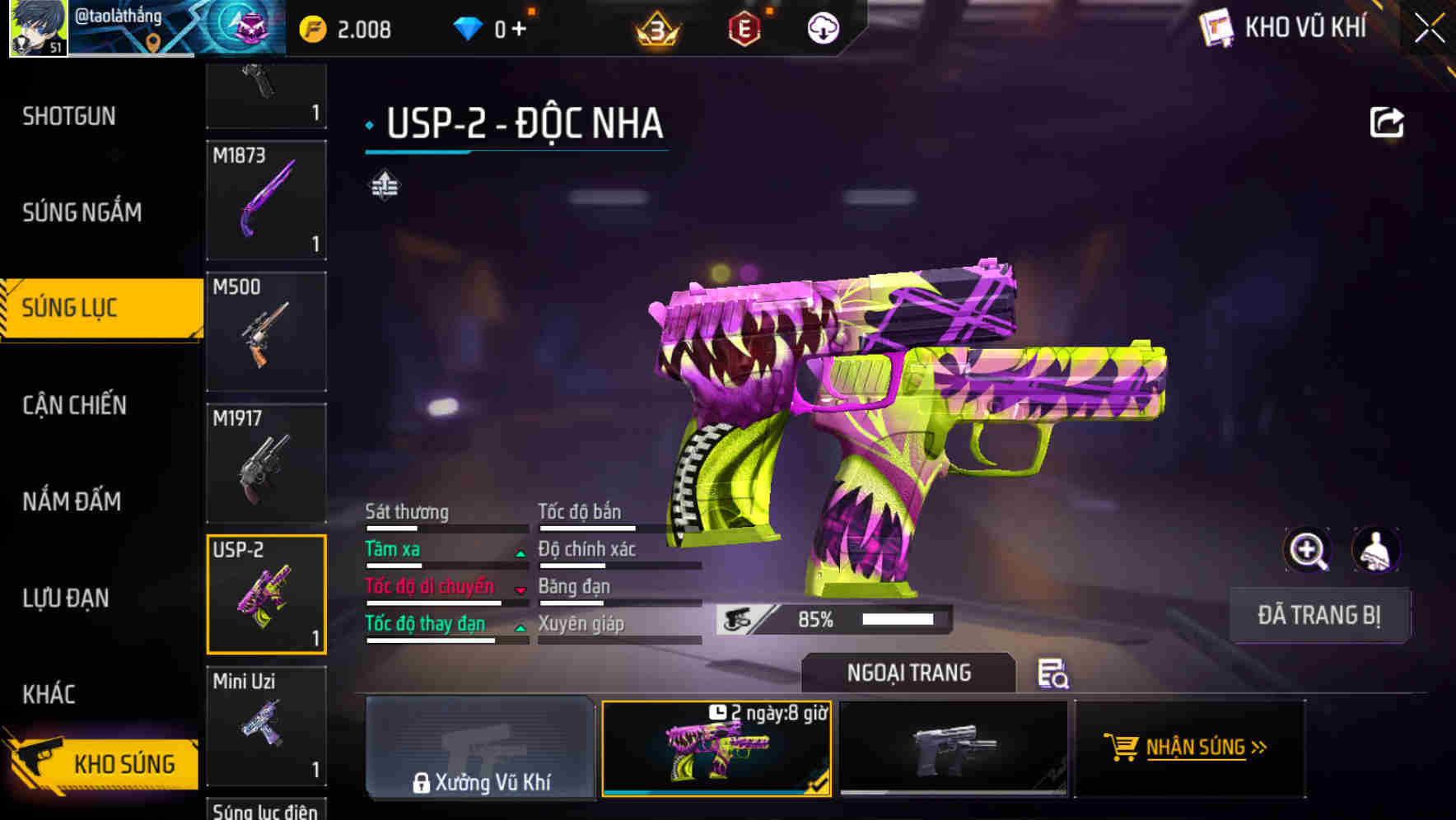Open the NGOẠI TRANG tab

[909, 672]
